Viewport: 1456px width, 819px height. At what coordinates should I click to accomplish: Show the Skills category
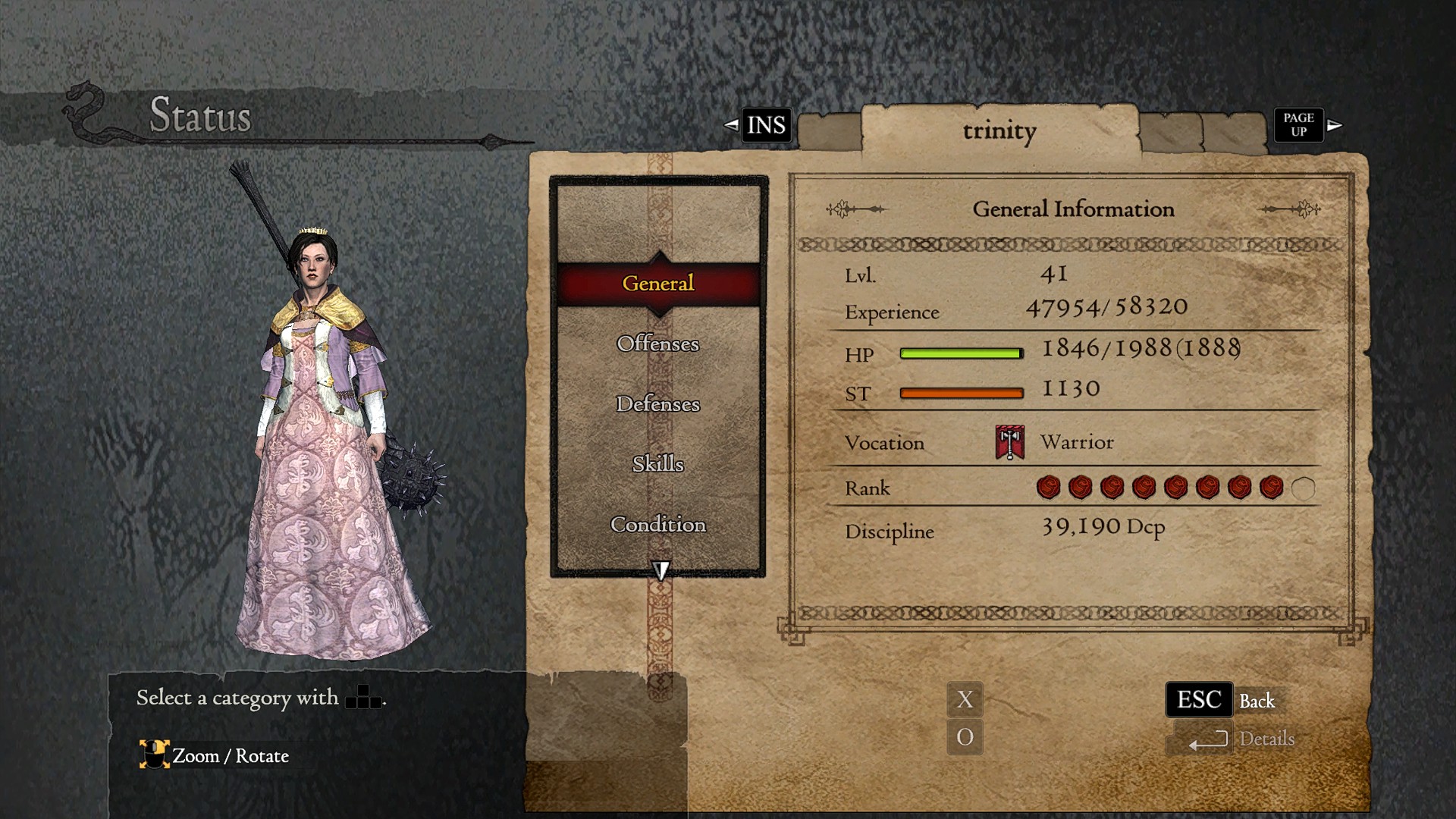pos(658,463)
